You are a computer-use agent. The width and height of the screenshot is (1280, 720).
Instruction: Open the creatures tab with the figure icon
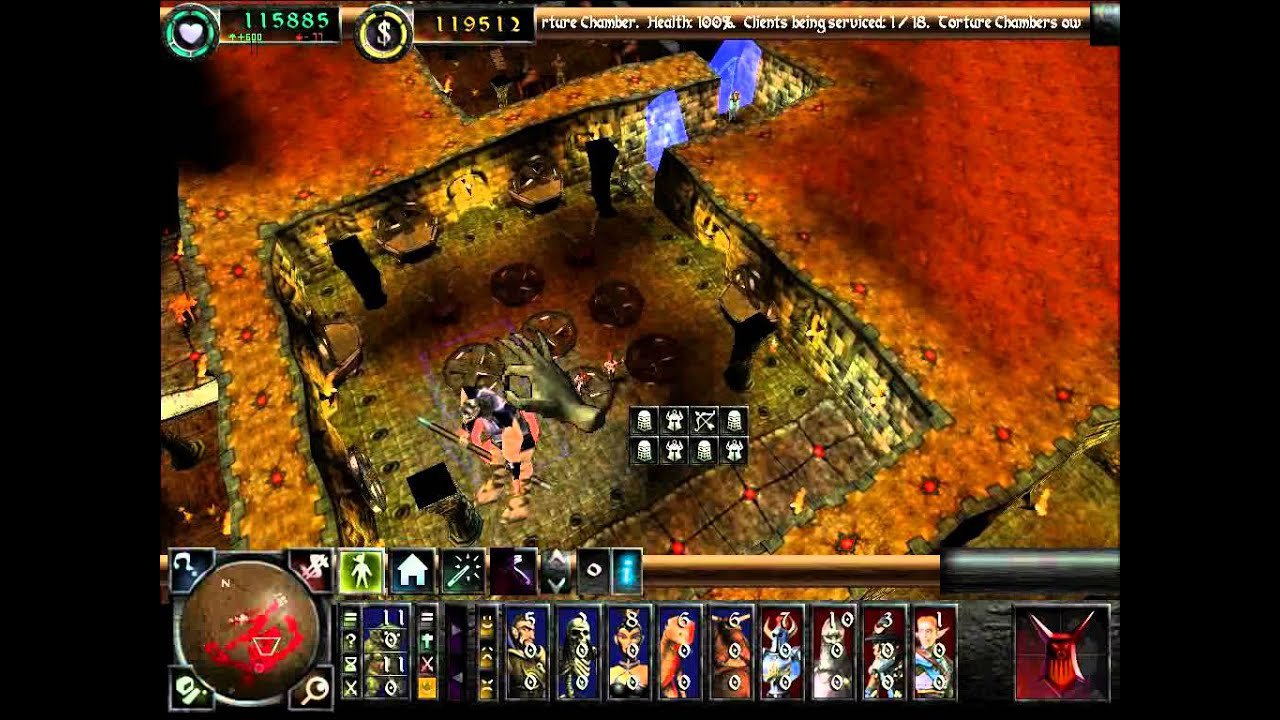pos(361,570)
